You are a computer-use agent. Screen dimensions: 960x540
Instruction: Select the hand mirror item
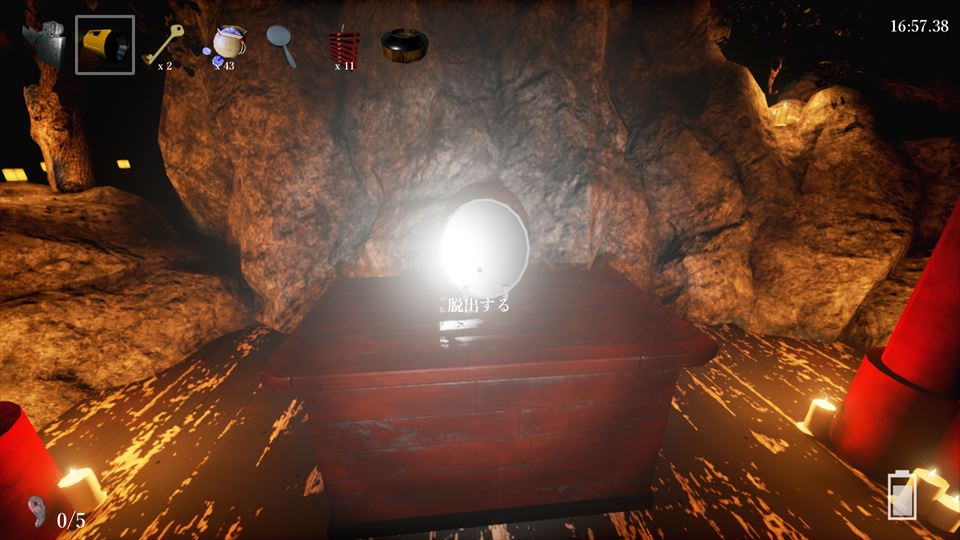[282, 44]
